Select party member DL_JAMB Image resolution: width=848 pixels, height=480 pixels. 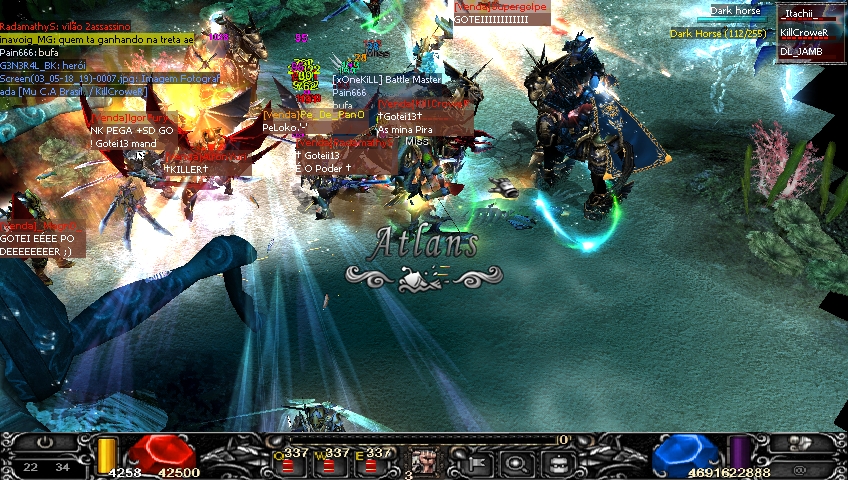pos(810,51)
